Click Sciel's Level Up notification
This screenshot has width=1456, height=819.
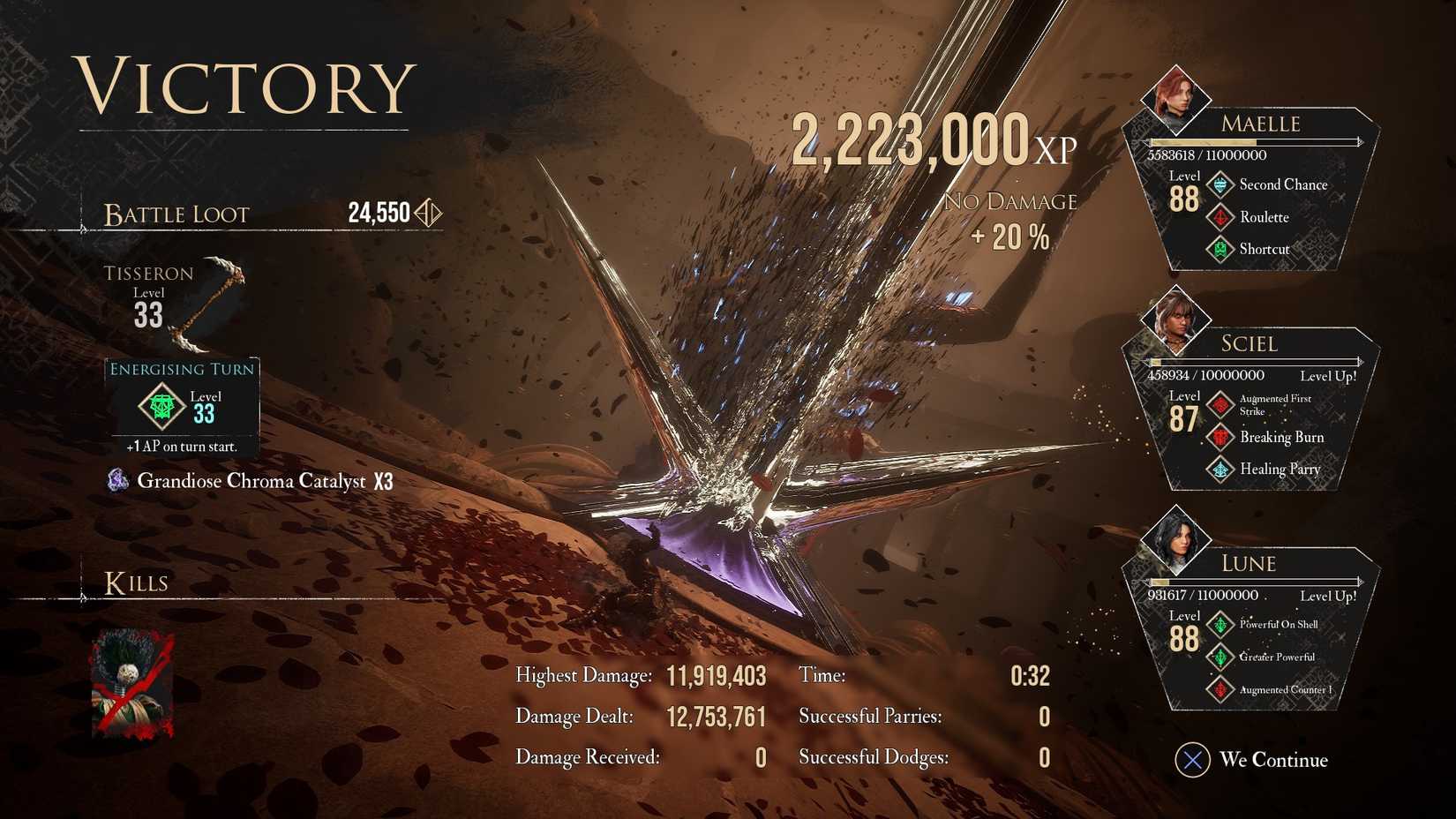tap(1329, 375)
